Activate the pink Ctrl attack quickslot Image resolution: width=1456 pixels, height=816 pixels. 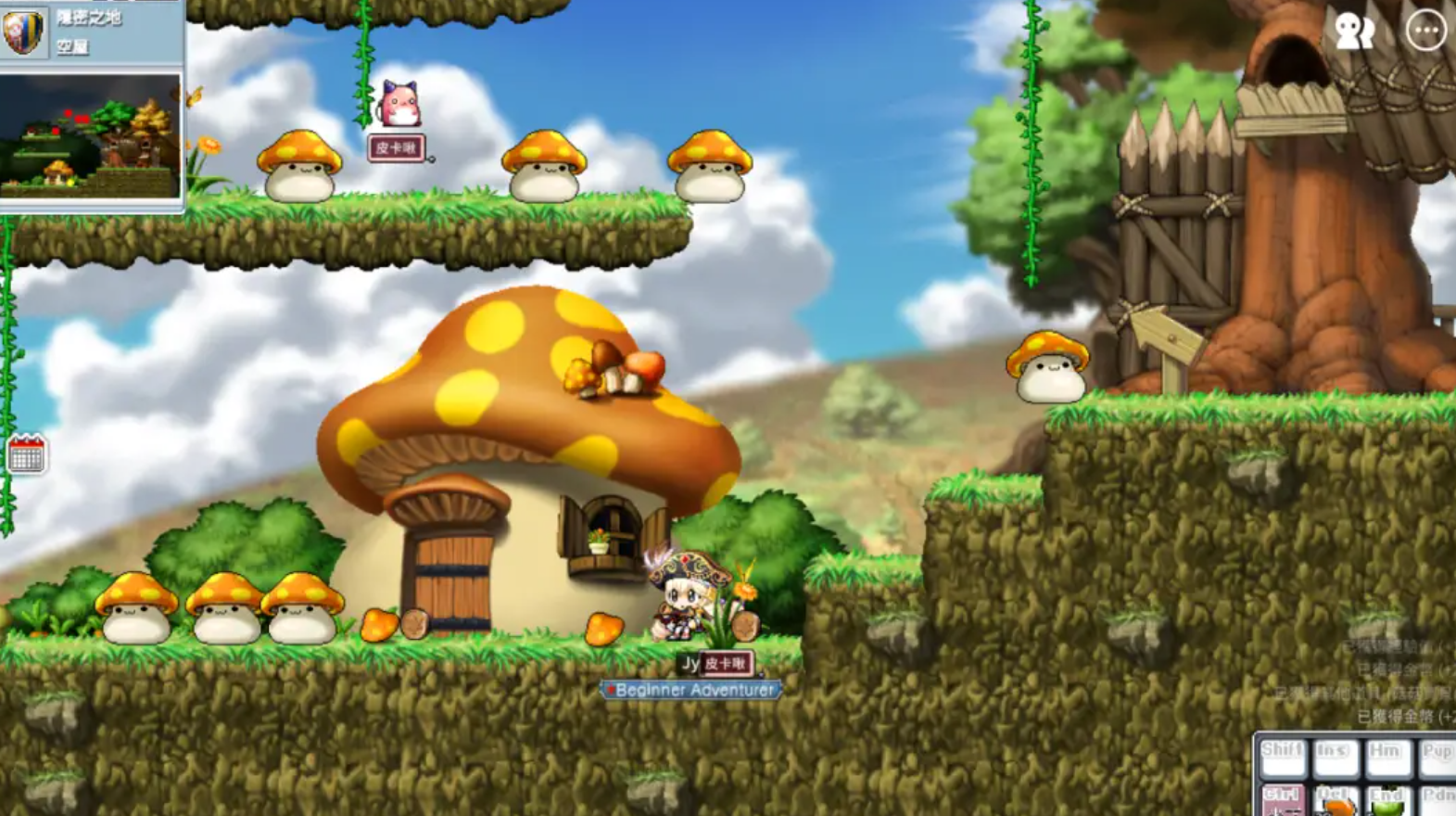point(1283,801)
